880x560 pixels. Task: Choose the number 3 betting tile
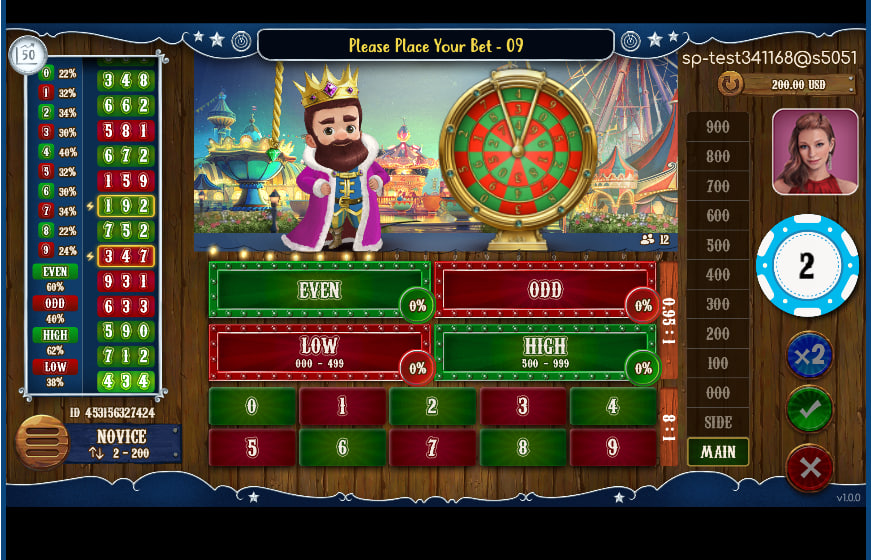point(523,407)
